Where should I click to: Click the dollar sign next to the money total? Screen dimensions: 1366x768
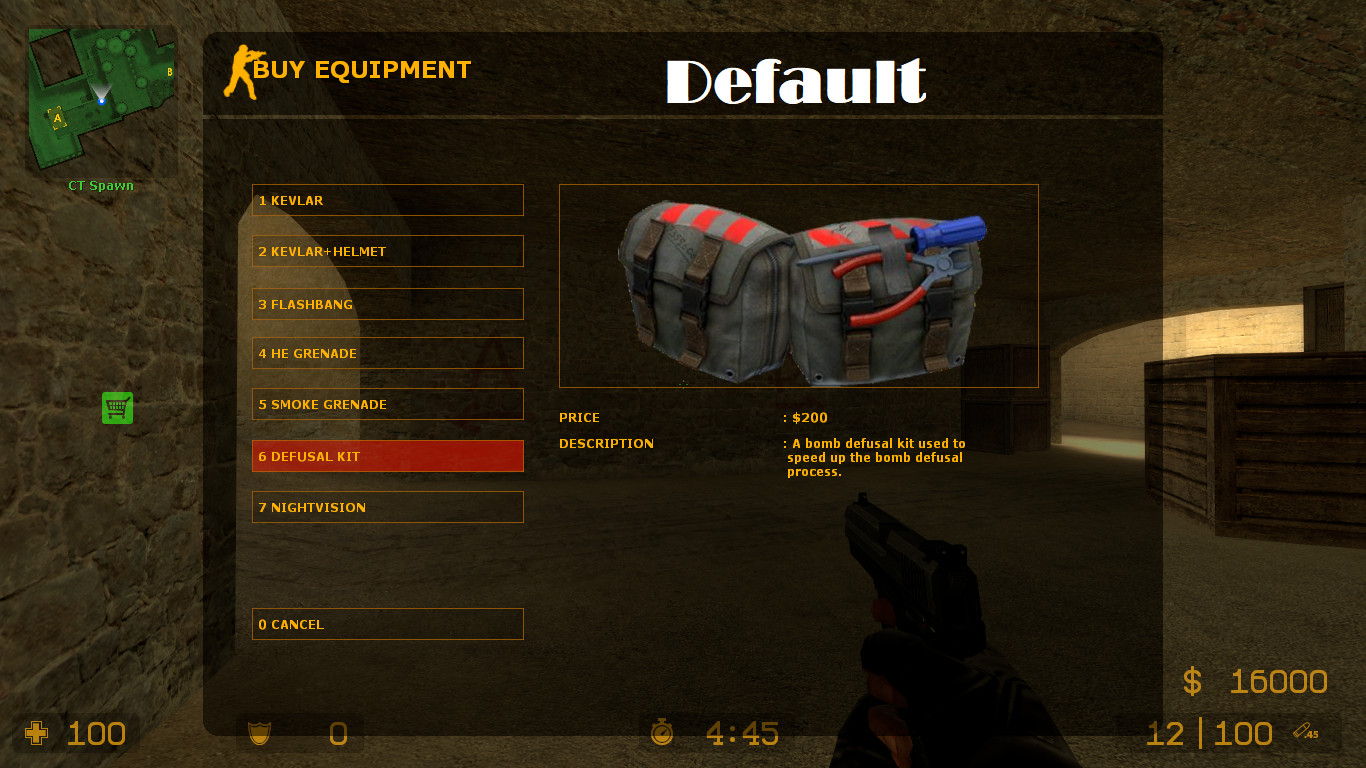(x=1191, y=681)
